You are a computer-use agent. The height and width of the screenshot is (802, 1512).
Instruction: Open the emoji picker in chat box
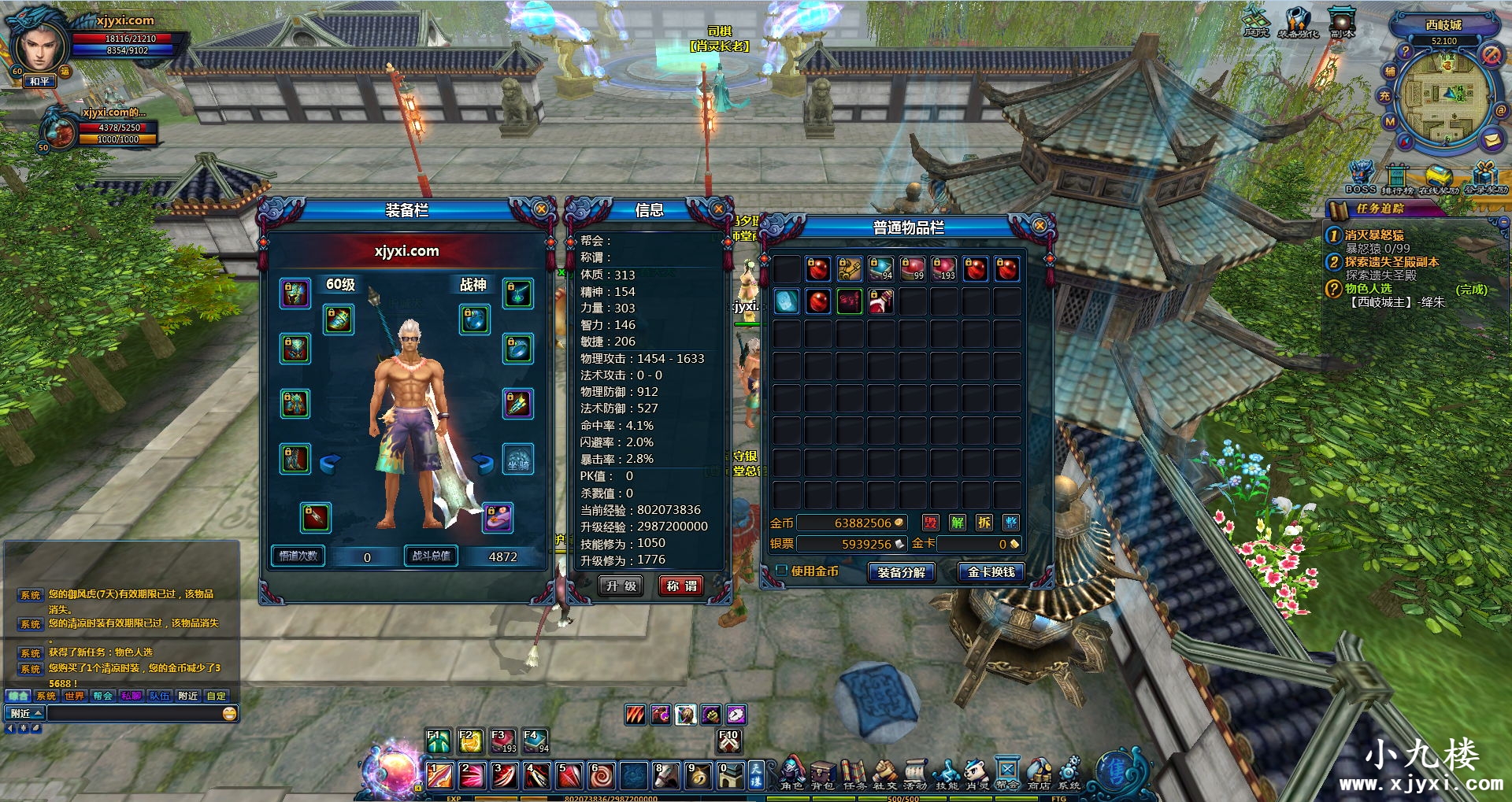click(229, 714)
